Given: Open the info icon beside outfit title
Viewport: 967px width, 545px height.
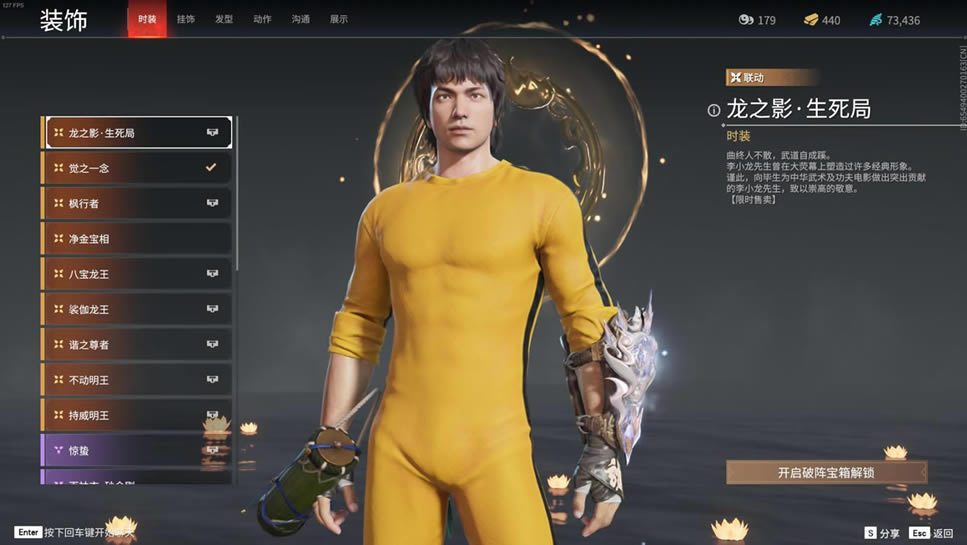Looking at the screenshot, I should (x=714, y=111).
